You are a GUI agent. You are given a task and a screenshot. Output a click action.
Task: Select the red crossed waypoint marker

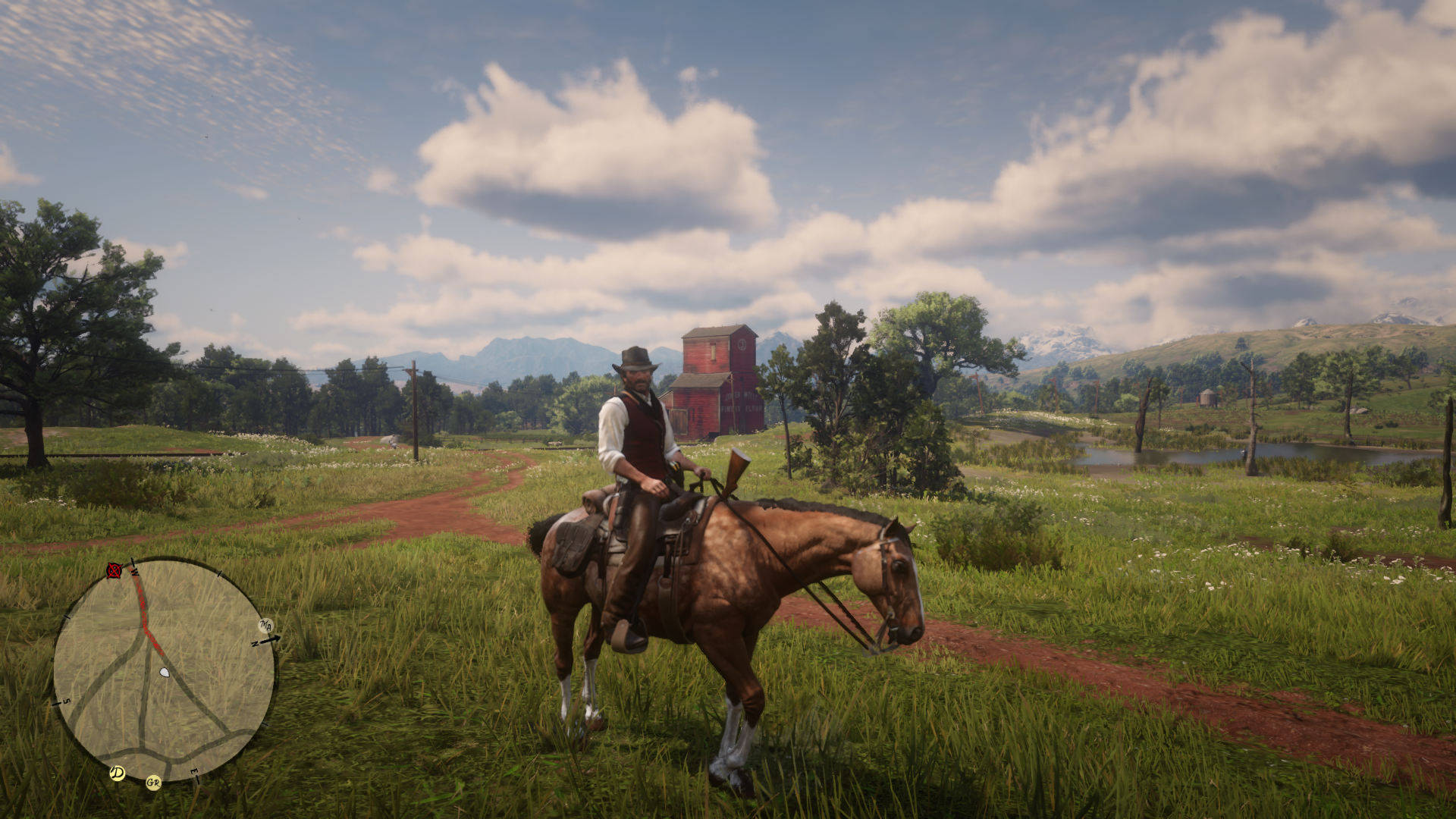point(114,570)
